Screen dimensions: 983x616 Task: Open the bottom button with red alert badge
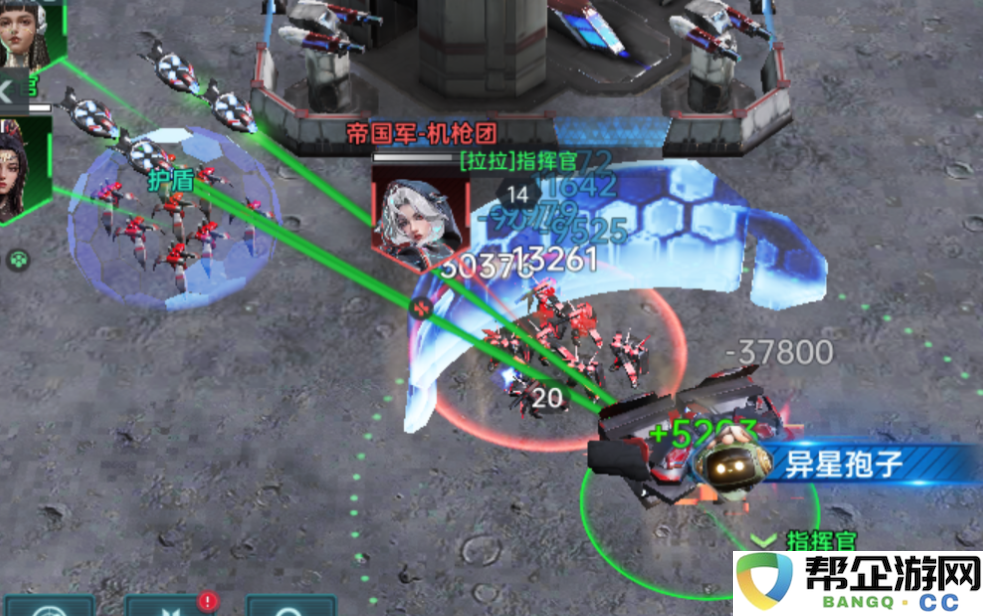[x=165, y=606]
